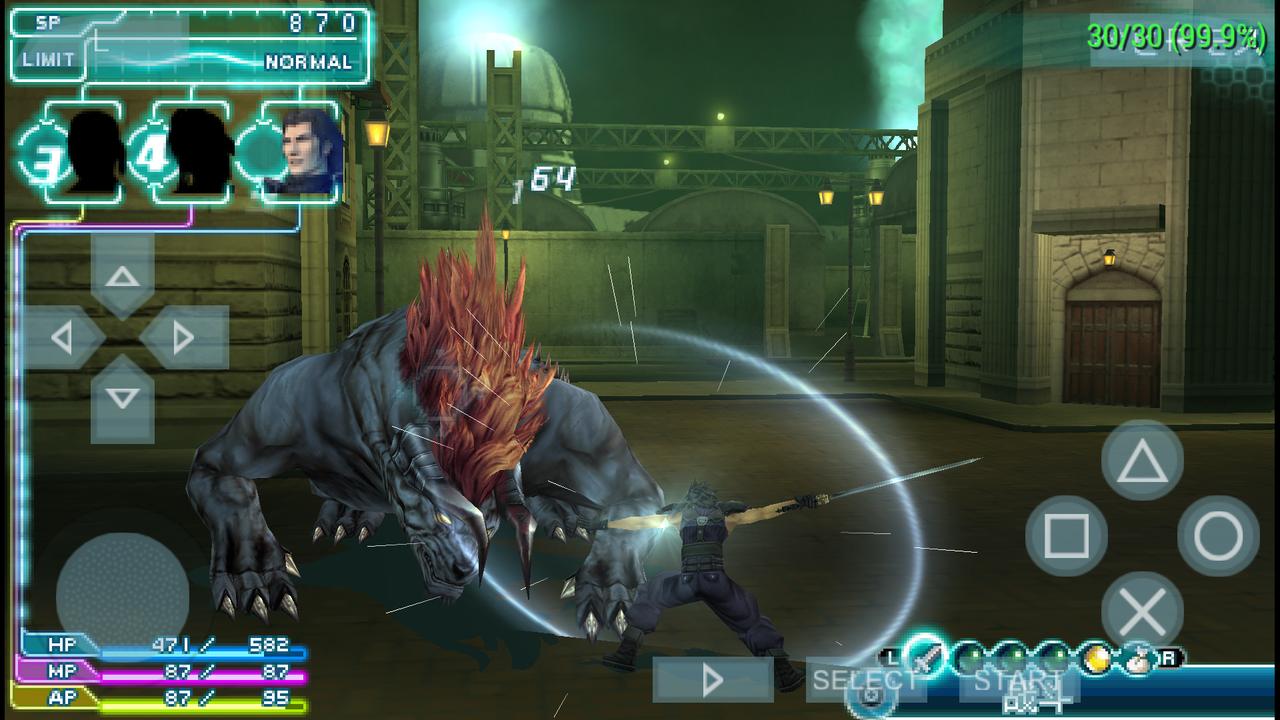Tap the triangle touch button
This screenshot has width=1280, height=720.
tap(1142, 461)
